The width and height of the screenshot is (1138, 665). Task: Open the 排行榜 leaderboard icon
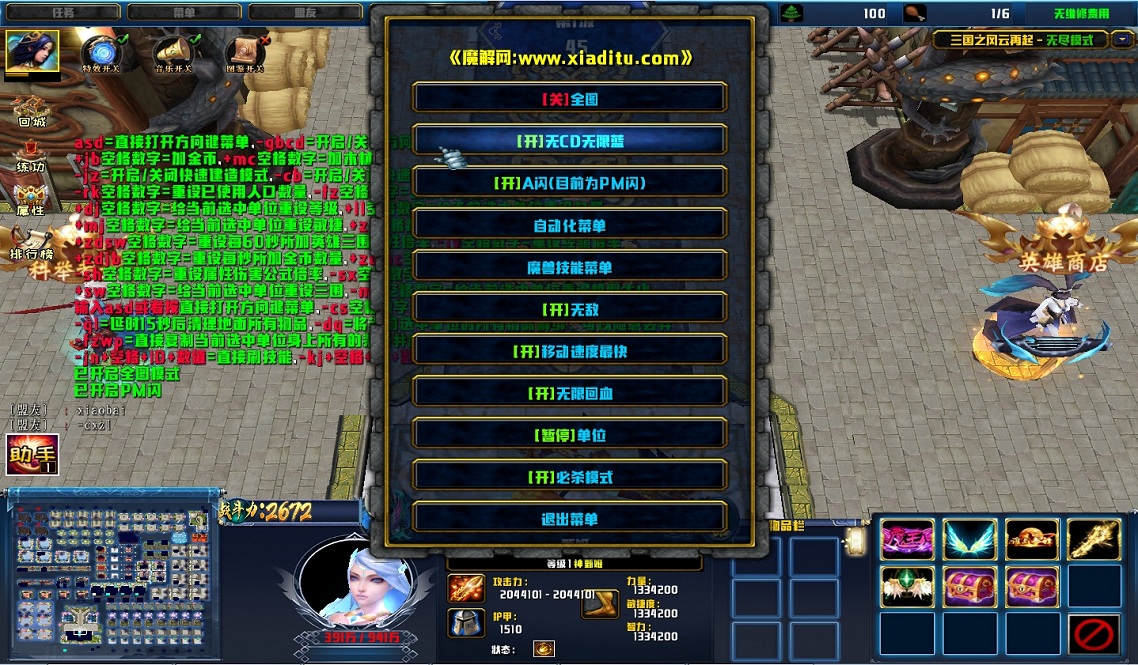pos(30,240)
